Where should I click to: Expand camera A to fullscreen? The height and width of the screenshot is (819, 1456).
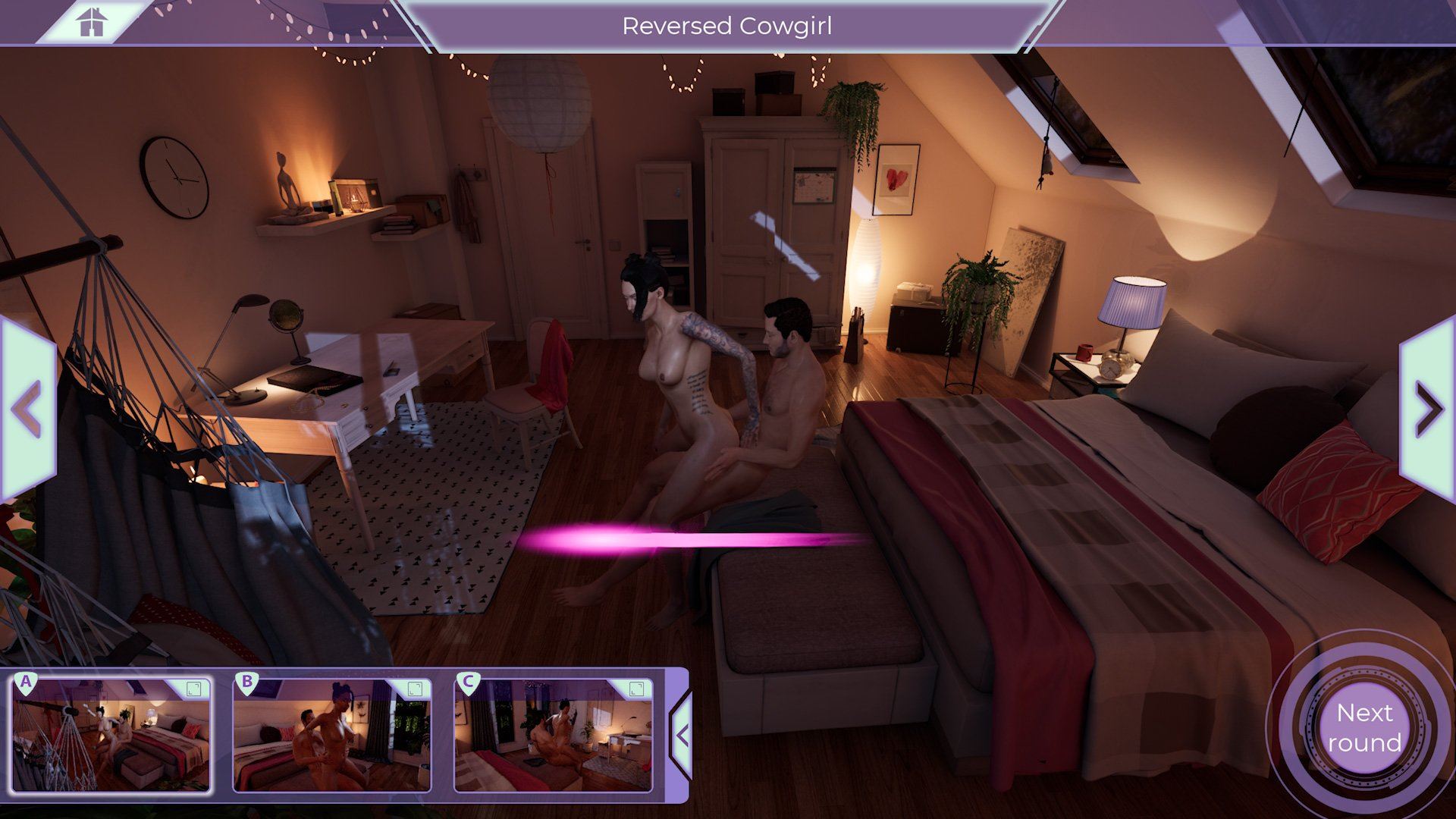[x=194, y=689]
